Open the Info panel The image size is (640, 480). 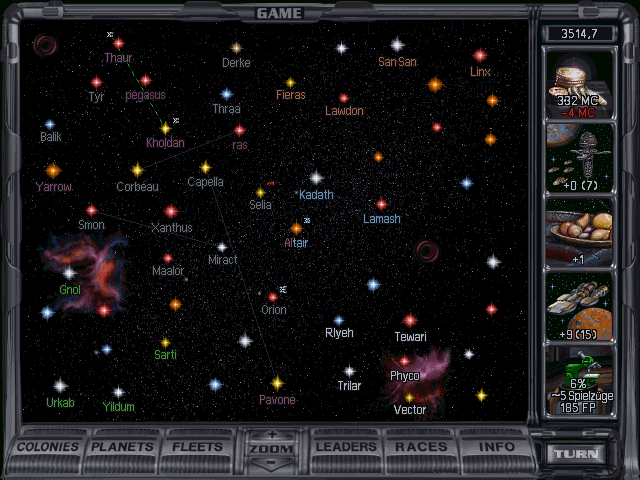coord(496,447)
